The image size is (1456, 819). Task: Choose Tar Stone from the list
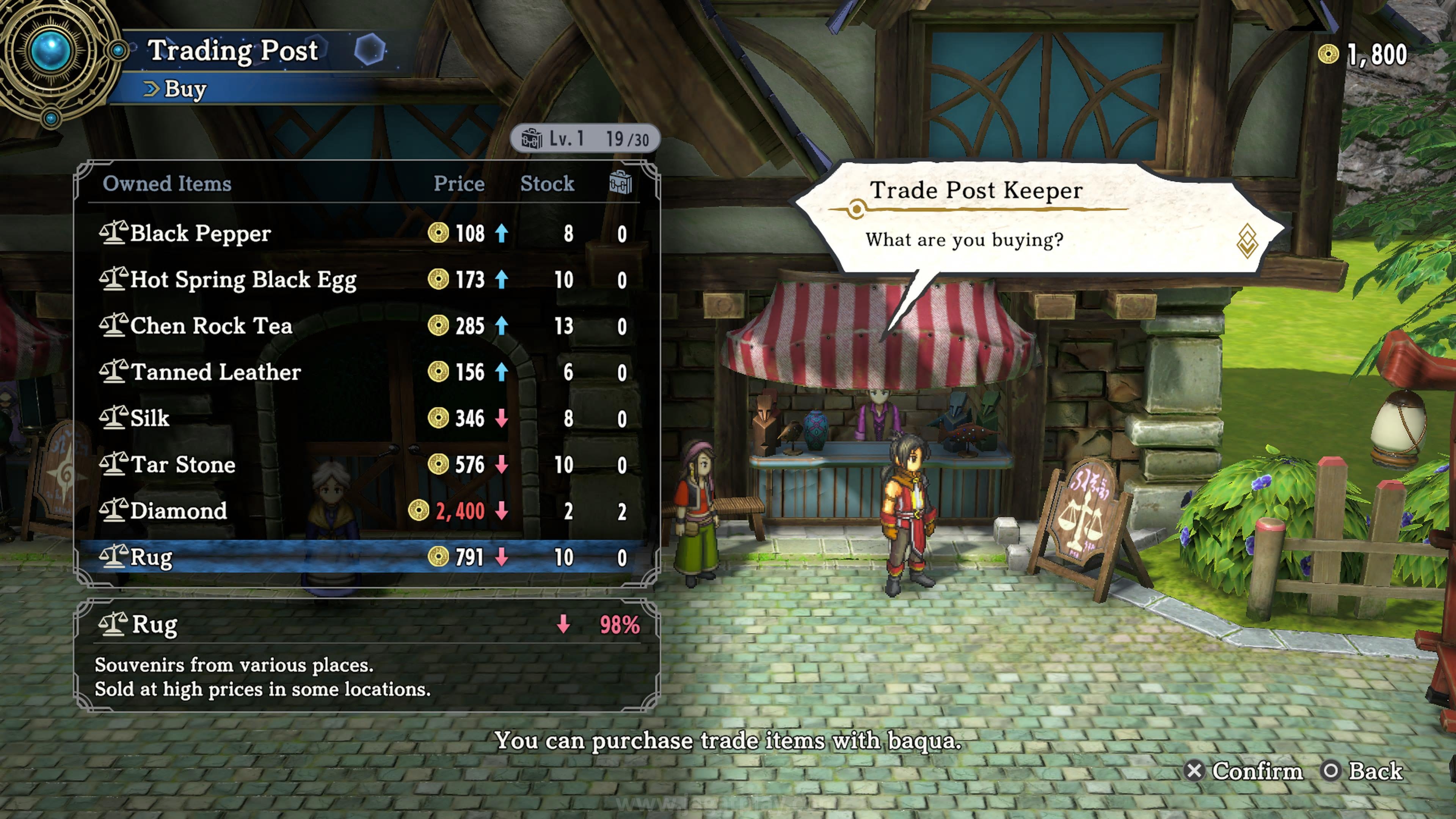click(362, 465)
